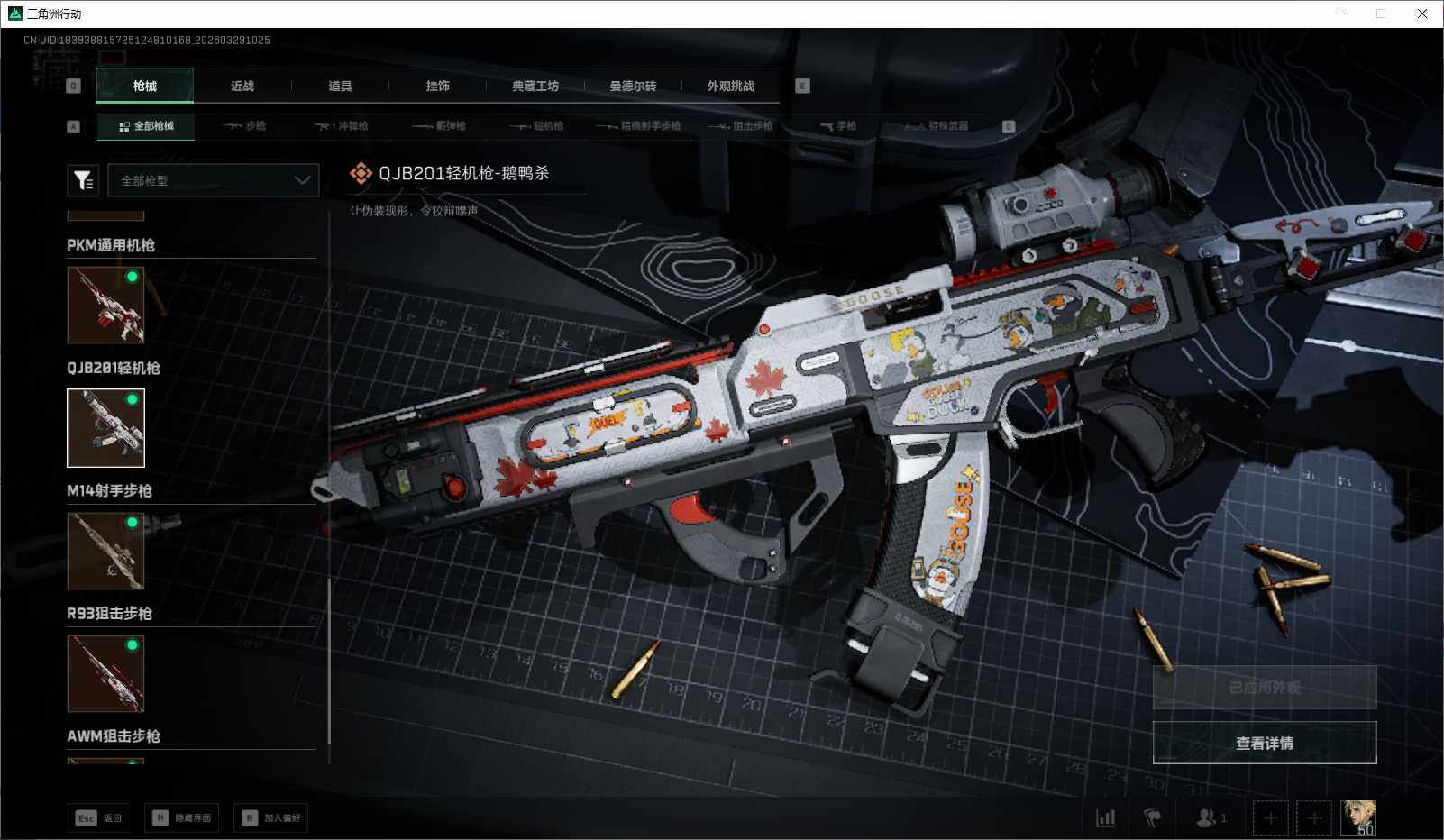Select the QJB201轻机枪 skin thumbnail
This screenshot has width=1444, height=840.
pos(105,427)
